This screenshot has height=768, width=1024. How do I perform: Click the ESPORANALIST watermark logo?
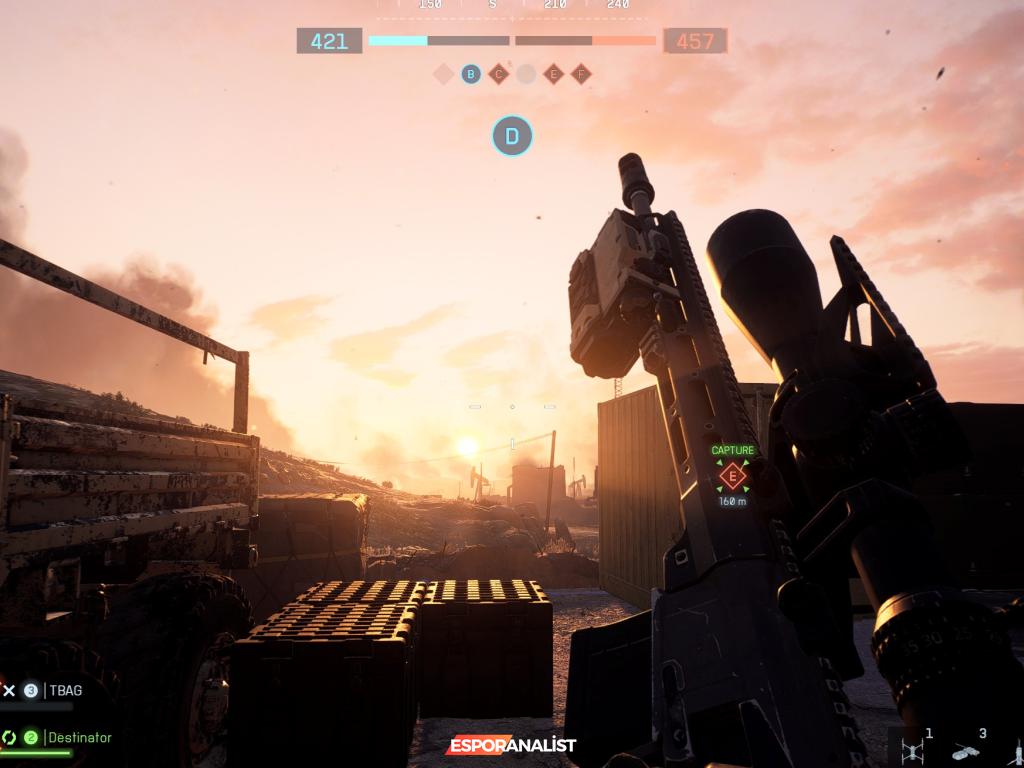[x=511, y=746]
